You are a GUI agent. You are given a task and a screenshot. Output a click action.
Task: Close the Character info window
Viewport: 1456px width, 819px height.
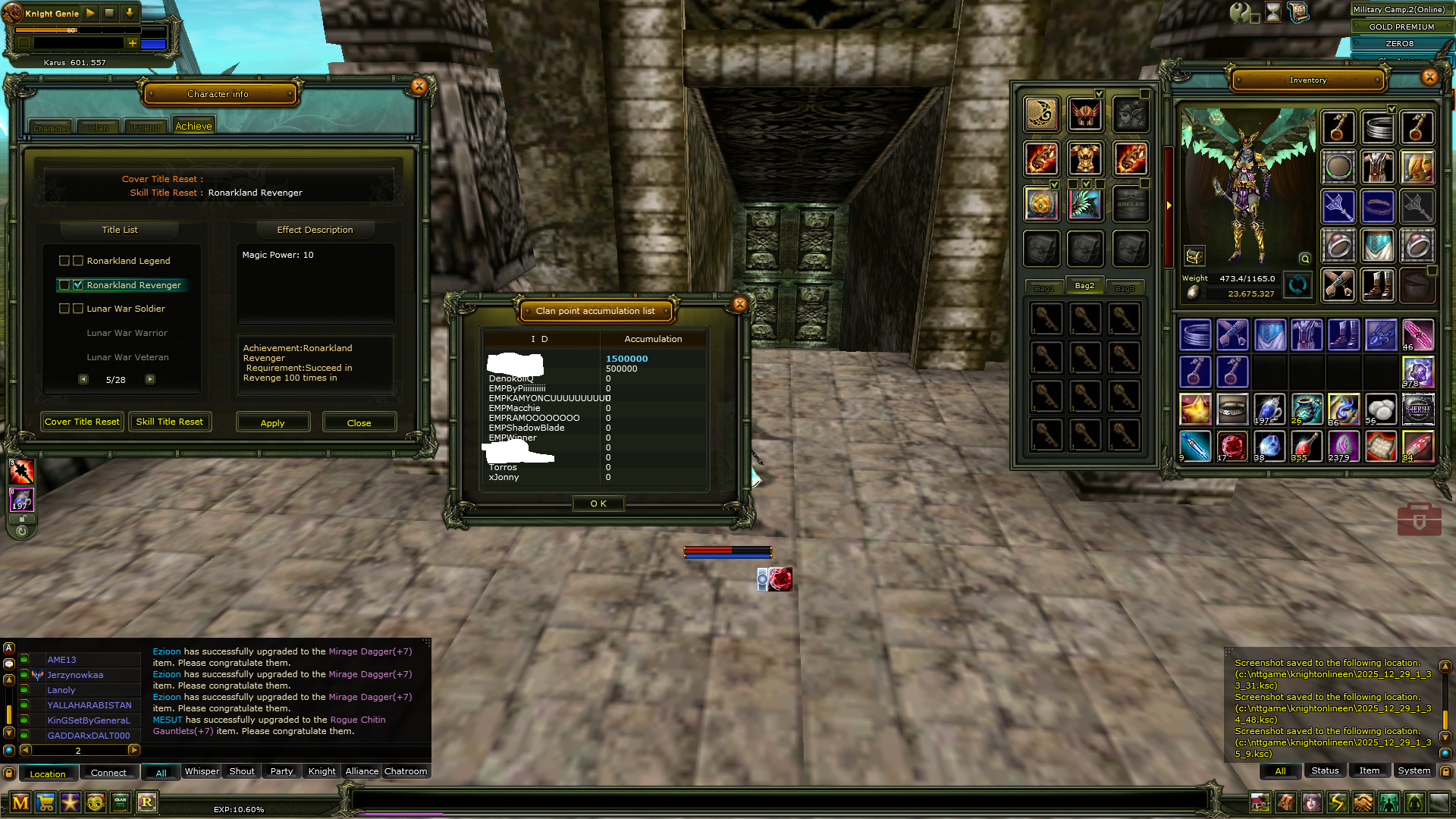pos(419,86)
